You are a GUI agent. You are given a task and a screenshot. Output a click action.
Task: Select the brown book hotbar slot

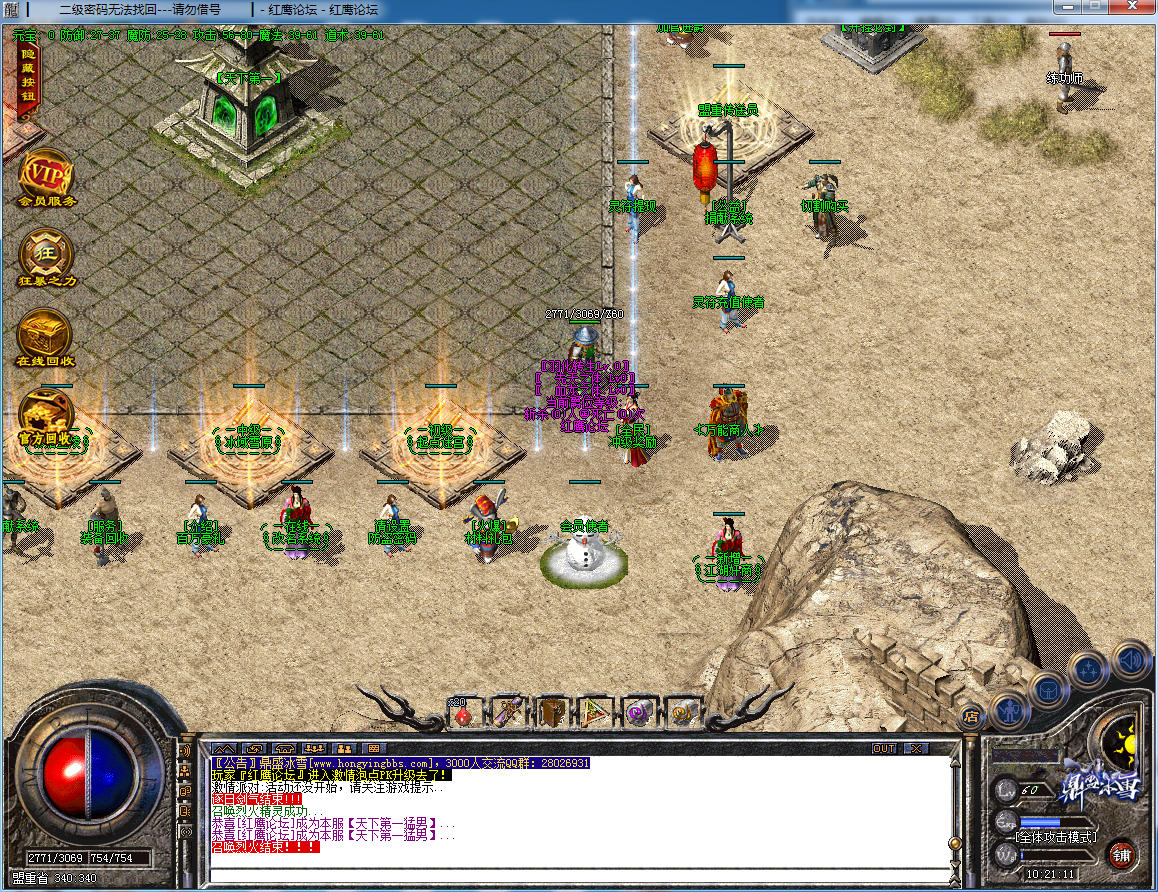(552, 712)
